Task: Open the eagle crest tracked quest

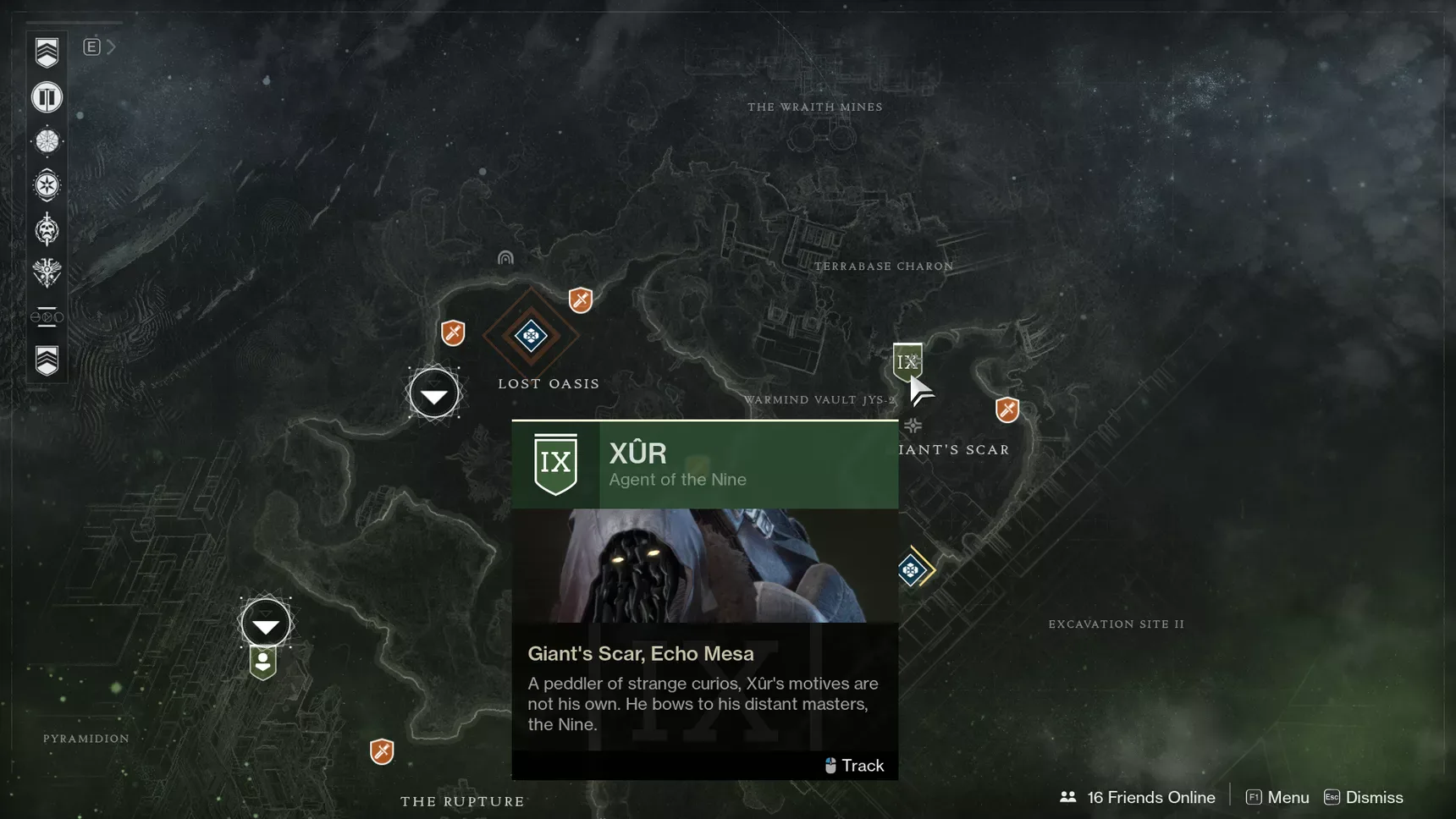Action: pyautogui.click(x=47, y=272)
